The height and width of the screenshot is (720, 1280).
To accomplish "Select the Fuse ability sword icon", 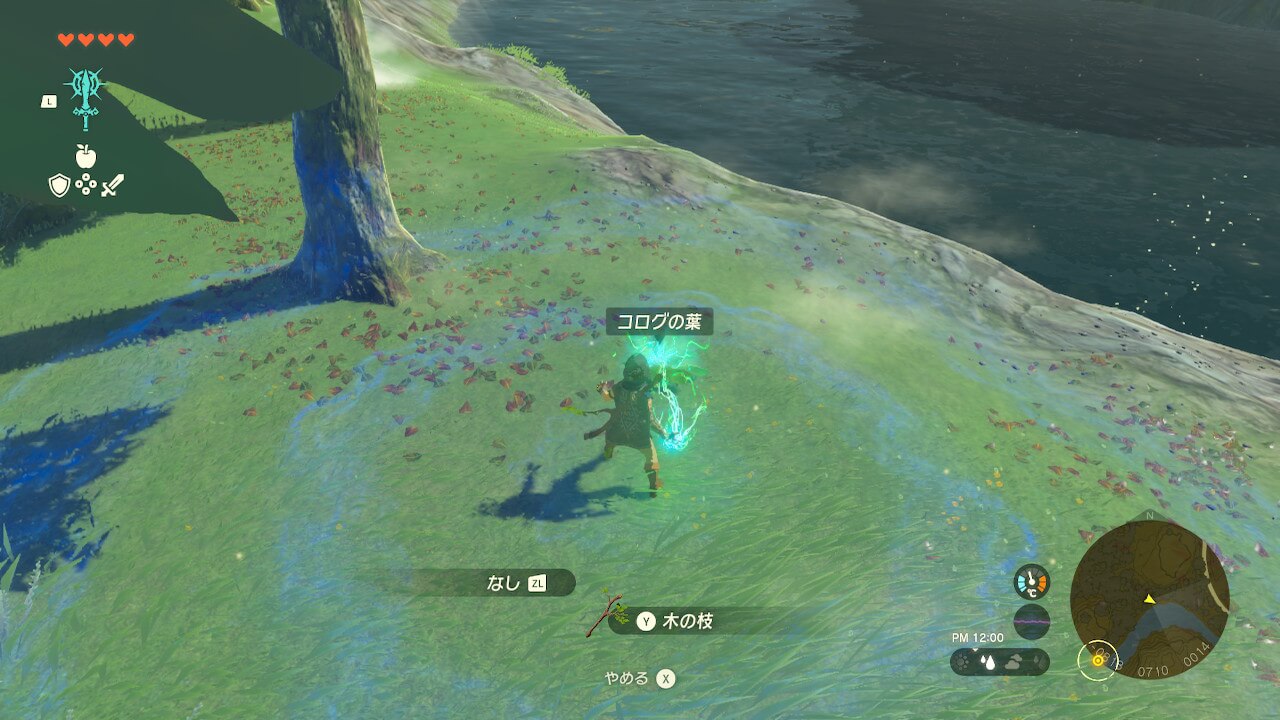I will point(85,98).
